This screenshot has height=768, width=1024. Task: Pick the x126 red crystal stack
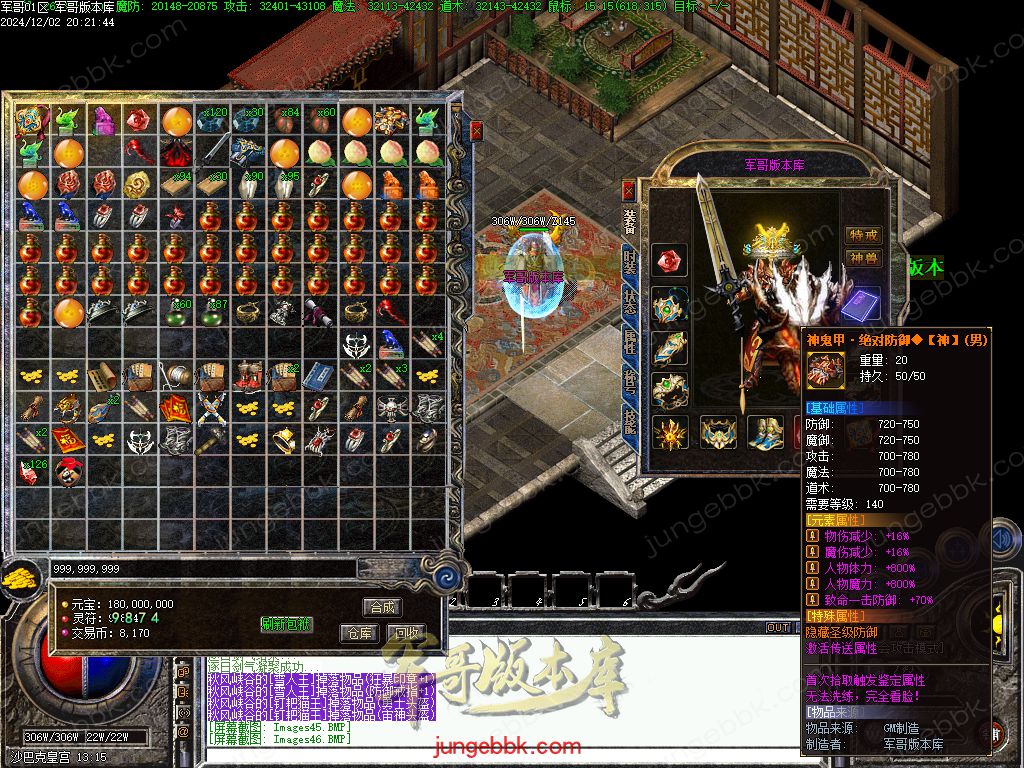pyautogui.click(x=32, y=471)
